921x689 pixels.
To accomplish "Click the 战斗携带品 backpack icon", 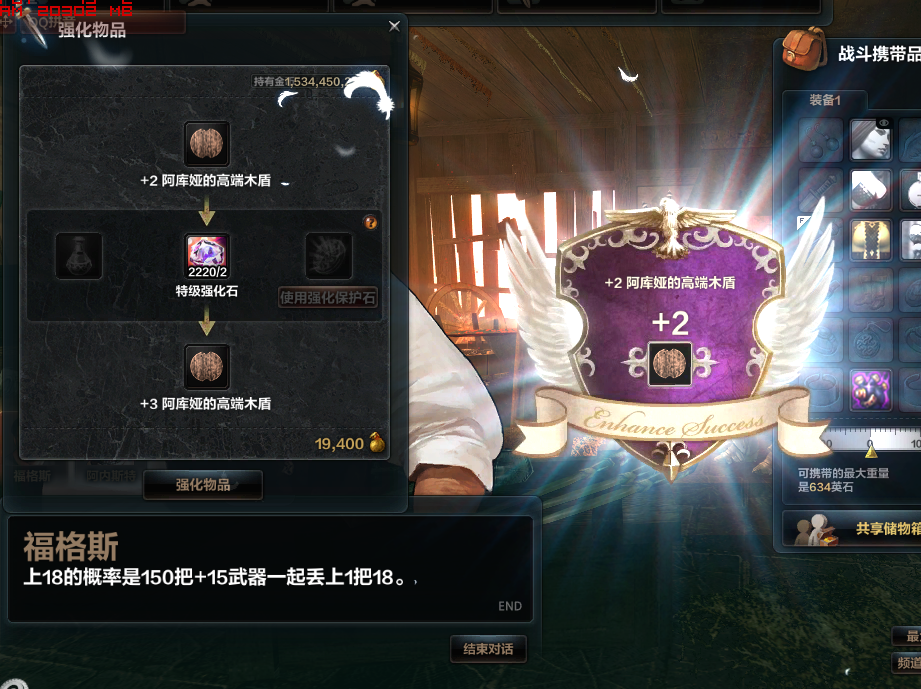I will tap(804, 48).
